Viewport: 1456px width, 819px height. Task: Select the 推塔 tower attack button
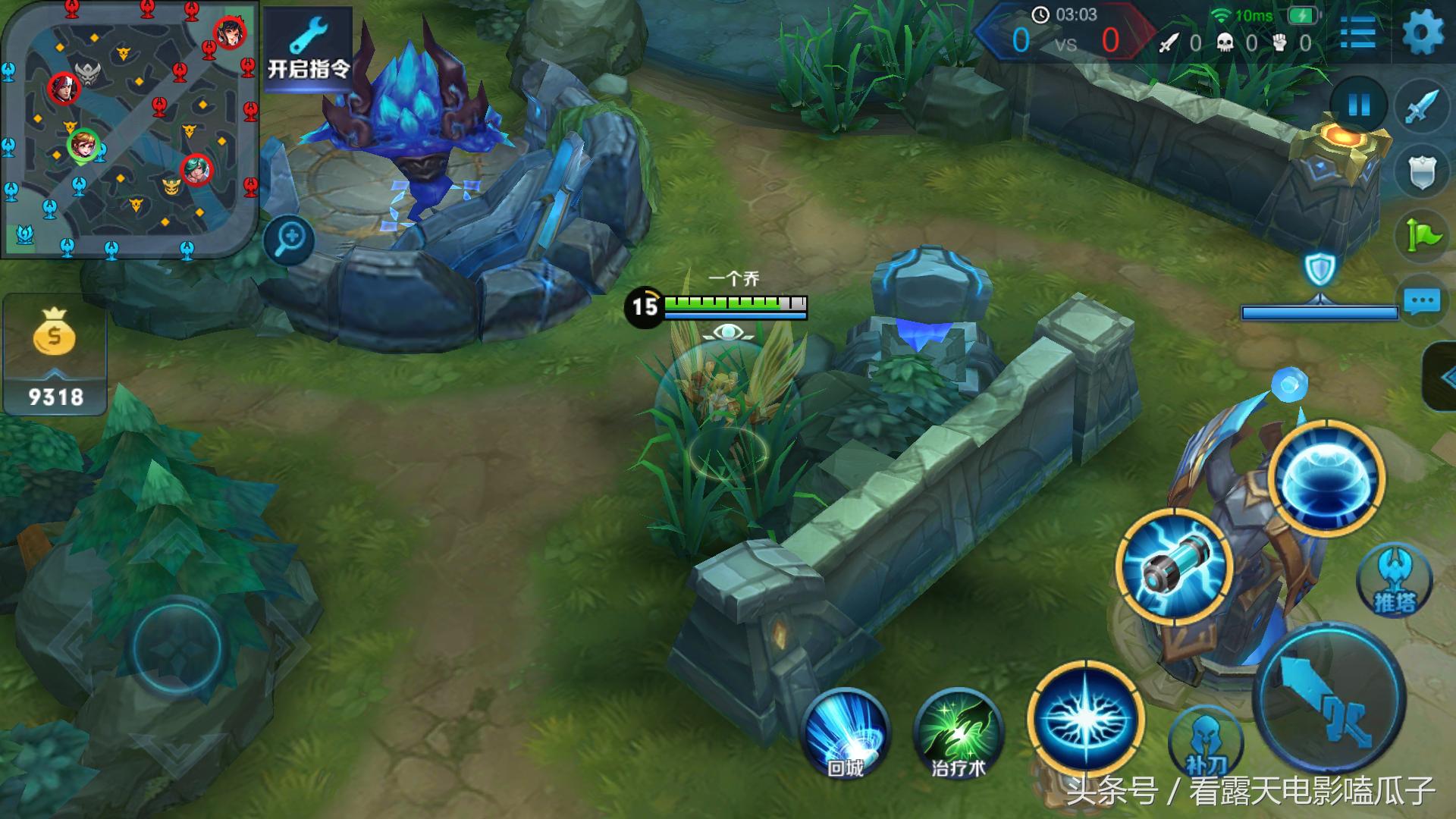pyautogui.click(x=1394, y=582)
